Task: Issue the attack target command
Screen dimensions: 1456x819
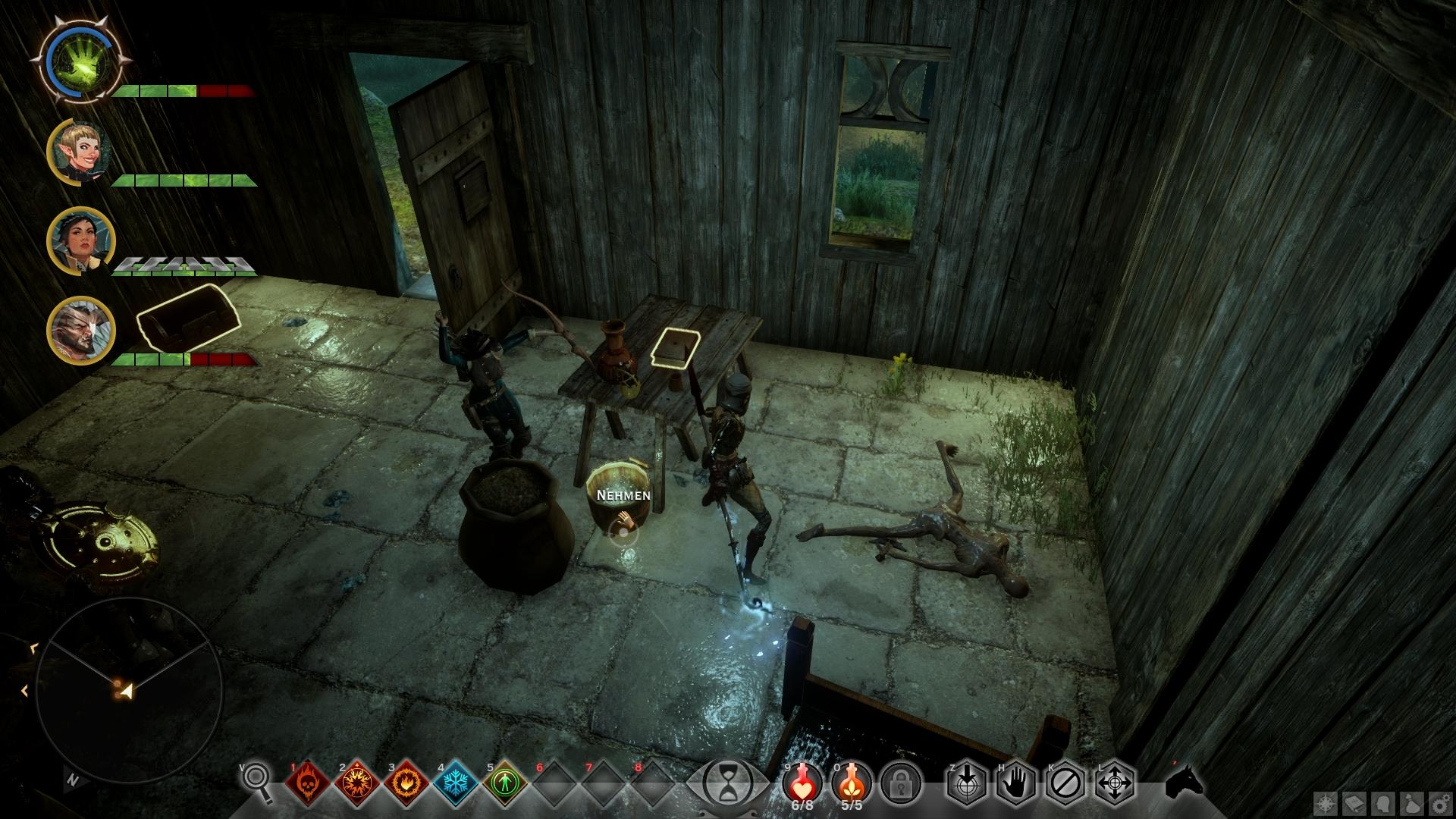Action: pyautogui.click(x=967, y=782)
